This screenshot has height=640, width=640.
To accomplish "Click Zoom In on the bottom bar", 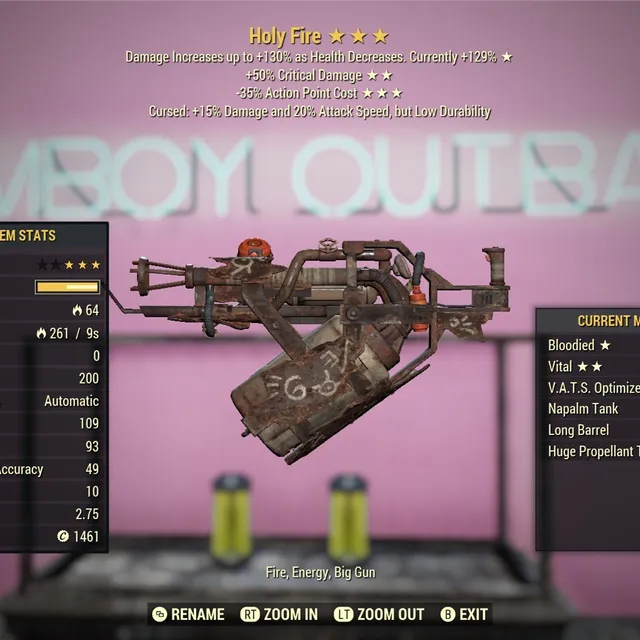I will click(280, 614).
